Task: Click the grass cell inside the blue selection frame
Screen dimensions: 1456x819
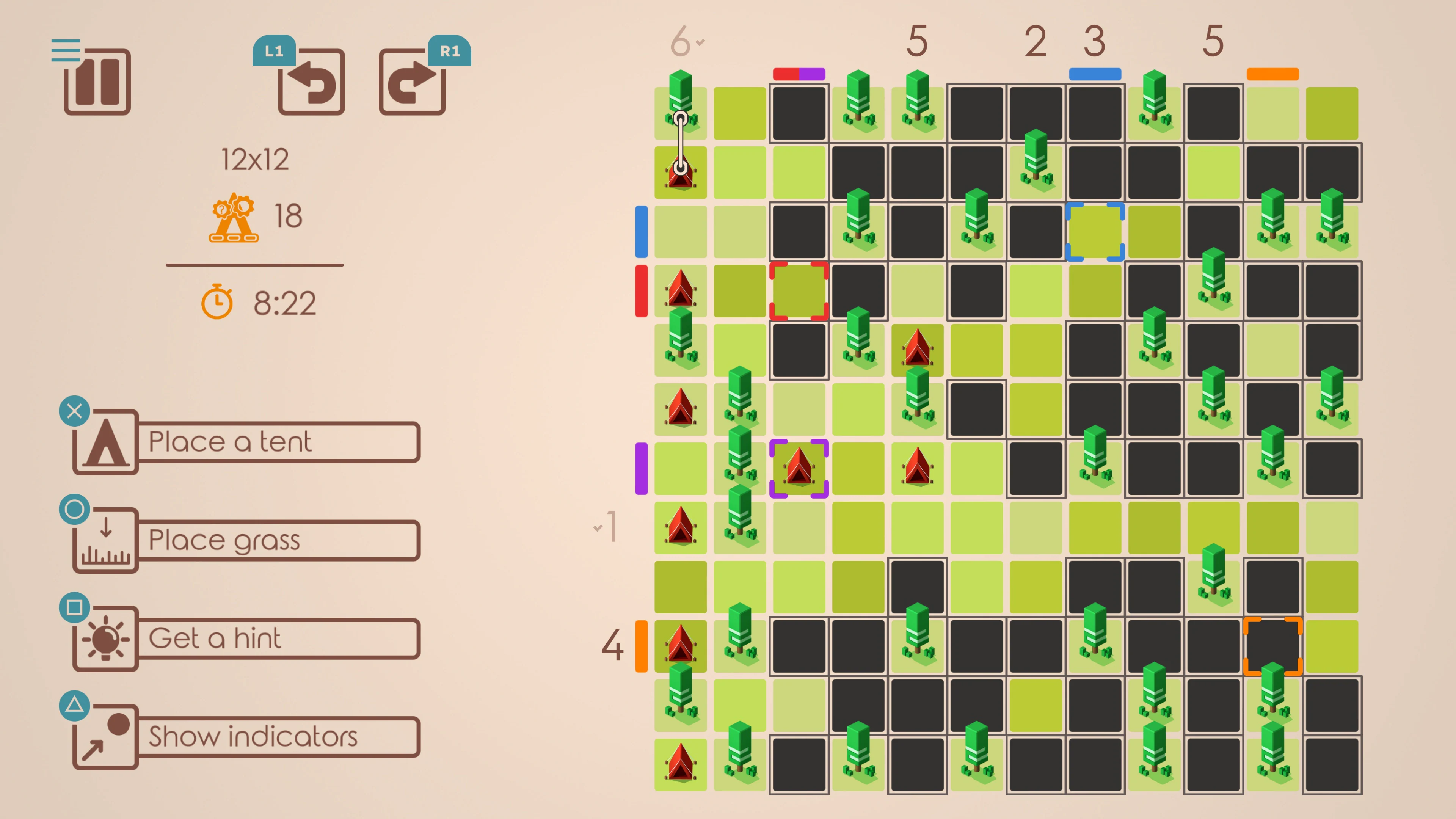Action: click(1095, 232)
